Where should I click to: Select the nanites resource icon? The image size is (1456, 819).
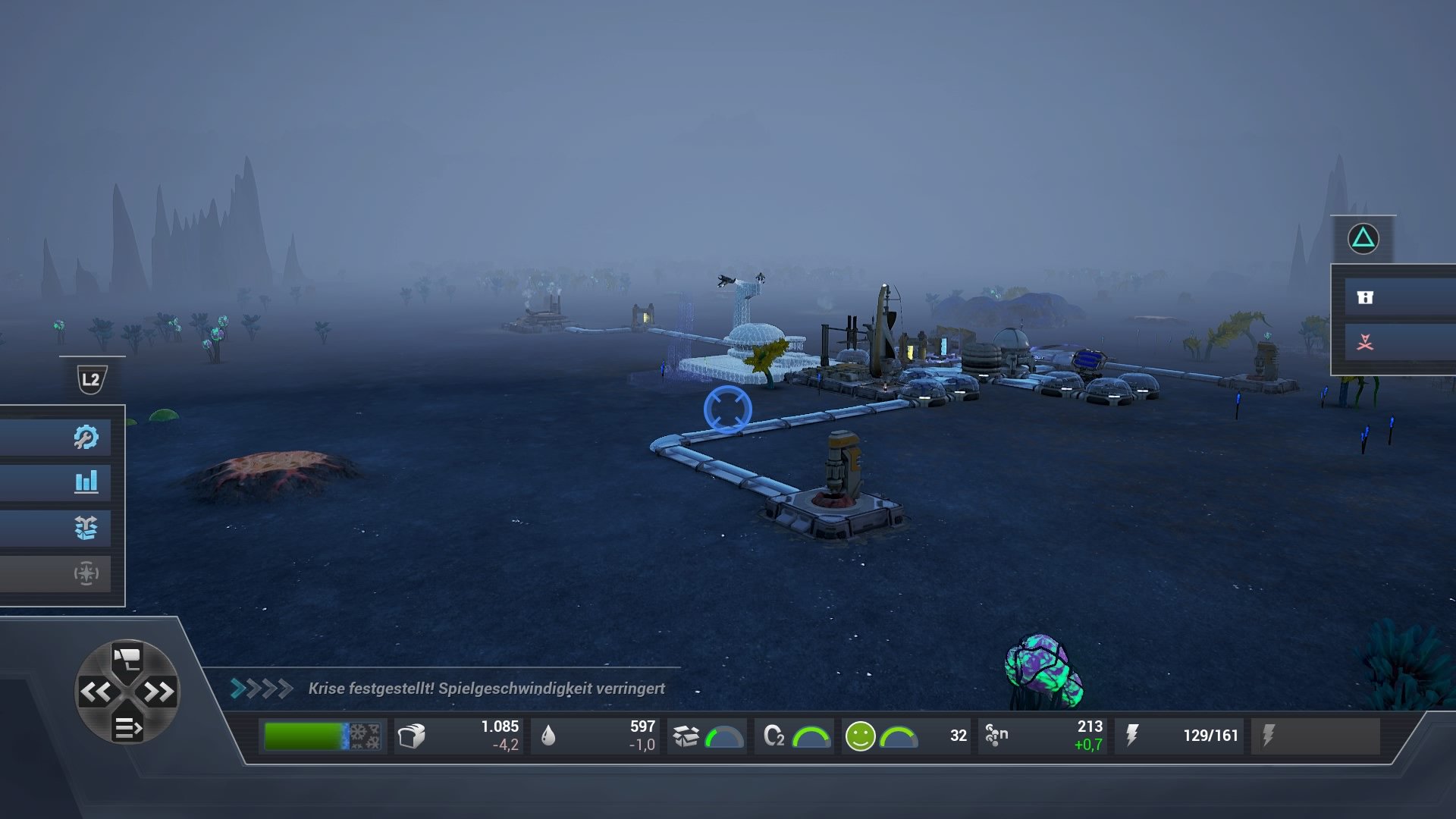pos(996,734)
